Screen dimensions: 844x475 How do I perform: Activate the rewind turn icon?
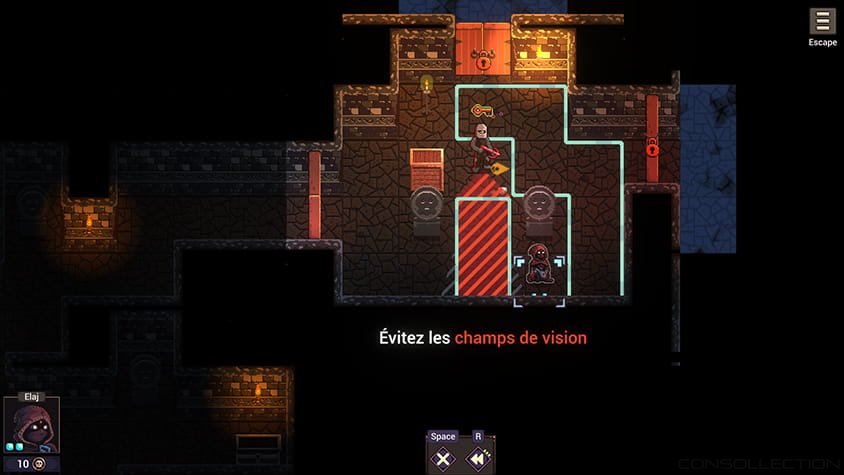point(479,459)
